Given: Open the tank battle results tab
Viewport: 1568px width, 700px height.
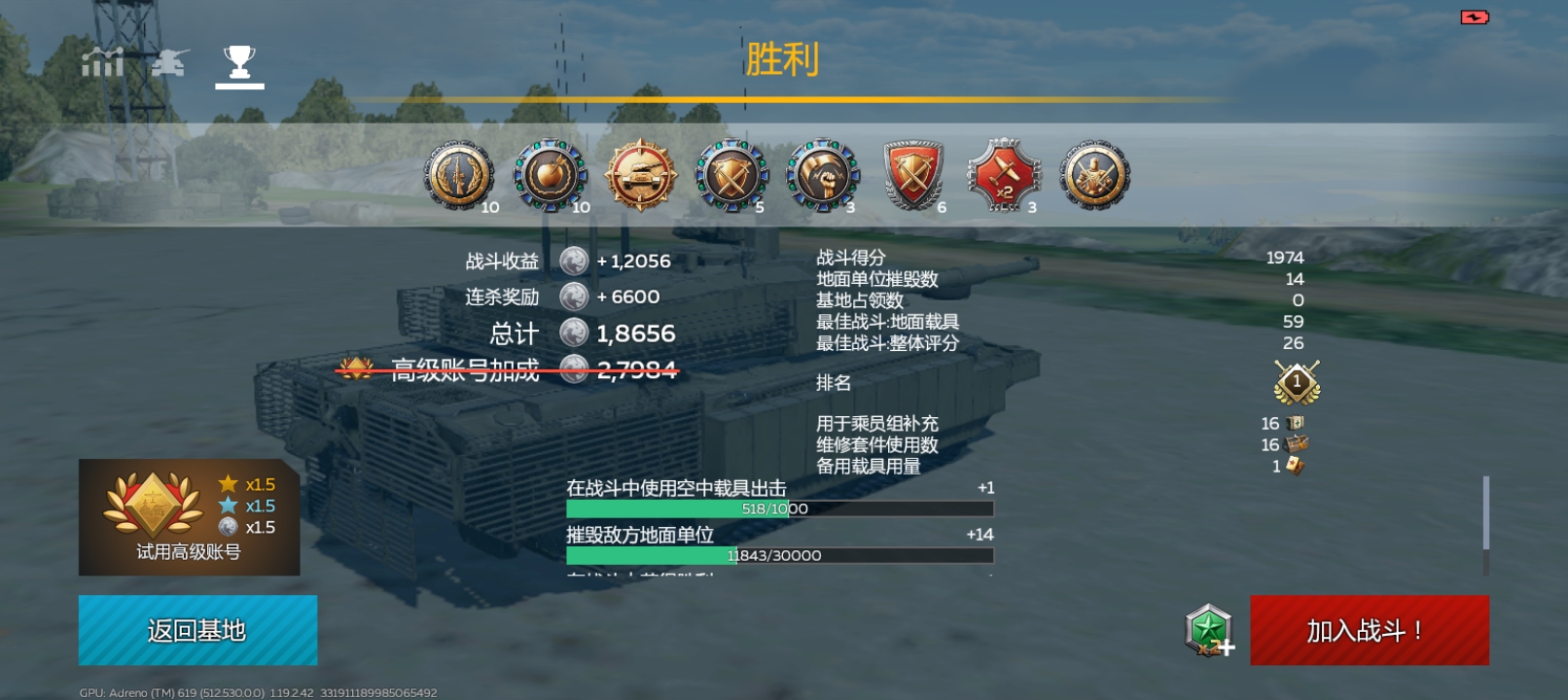Looking at the screenshot, I should coord(169,62).
